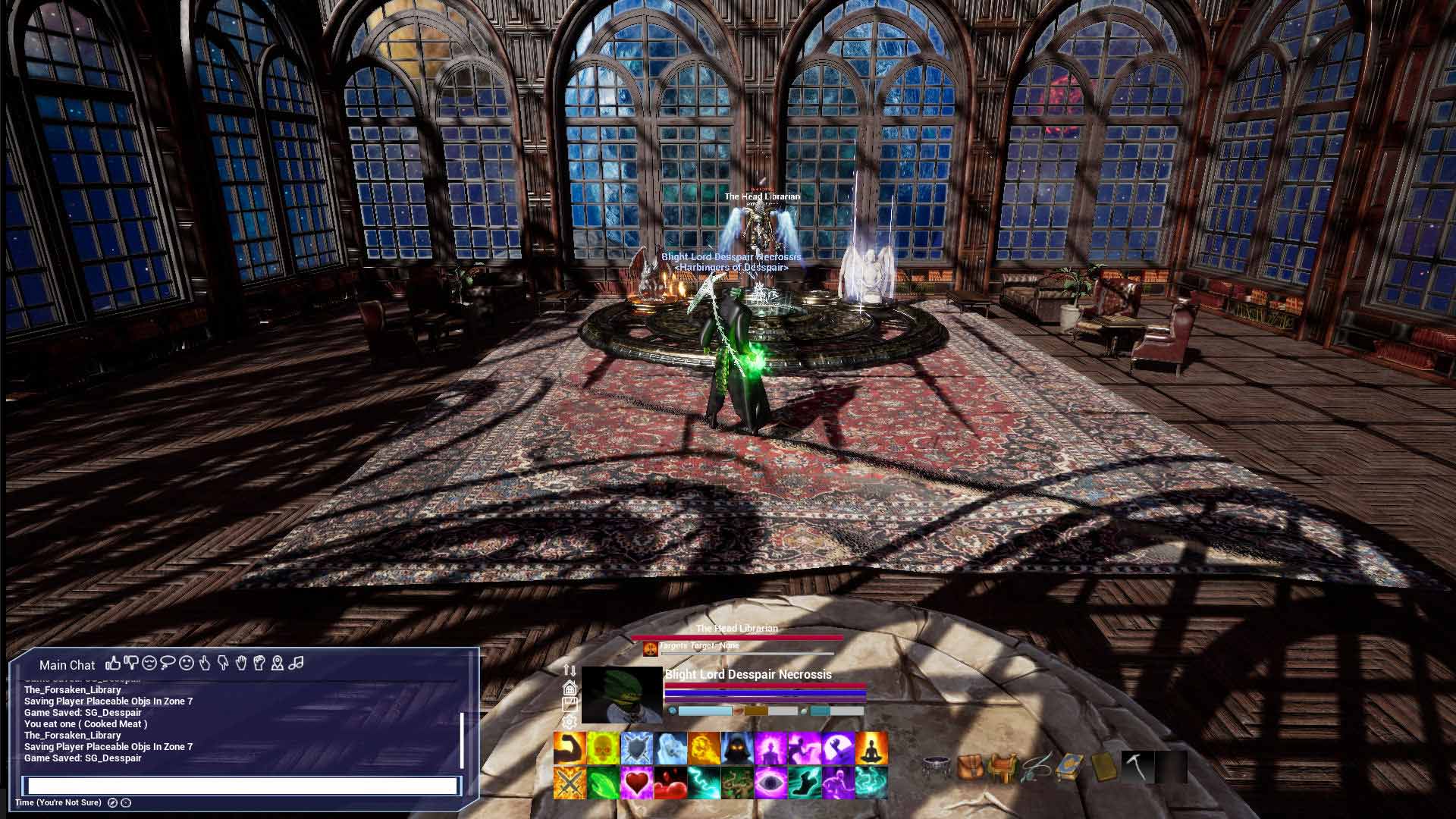Open the saddle mount menu
This screenshot has width=1456, height=819.
[x=1003, y=767]
